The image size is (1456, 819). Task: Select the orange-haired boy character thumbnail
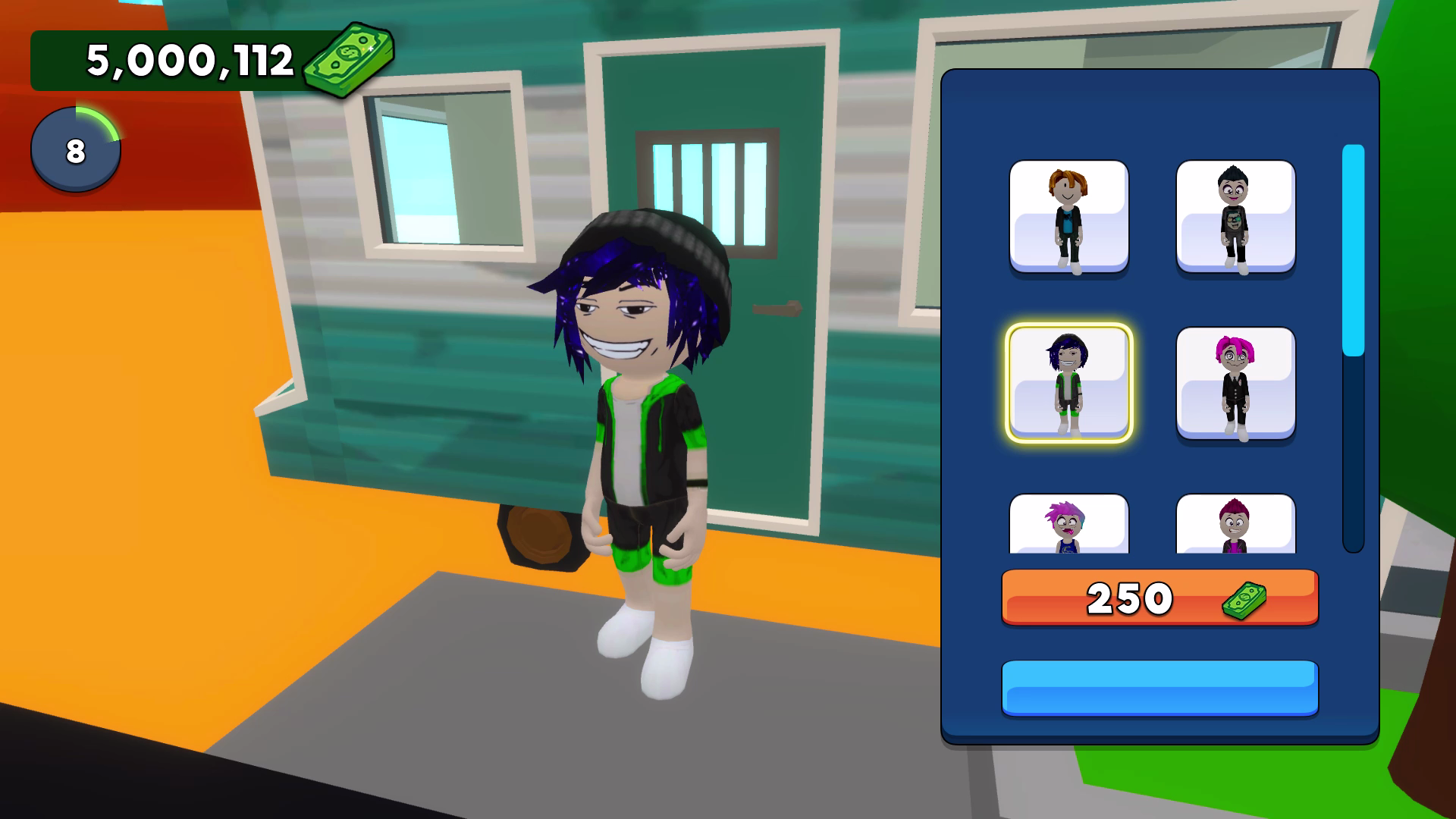[x=1069, y=216]
